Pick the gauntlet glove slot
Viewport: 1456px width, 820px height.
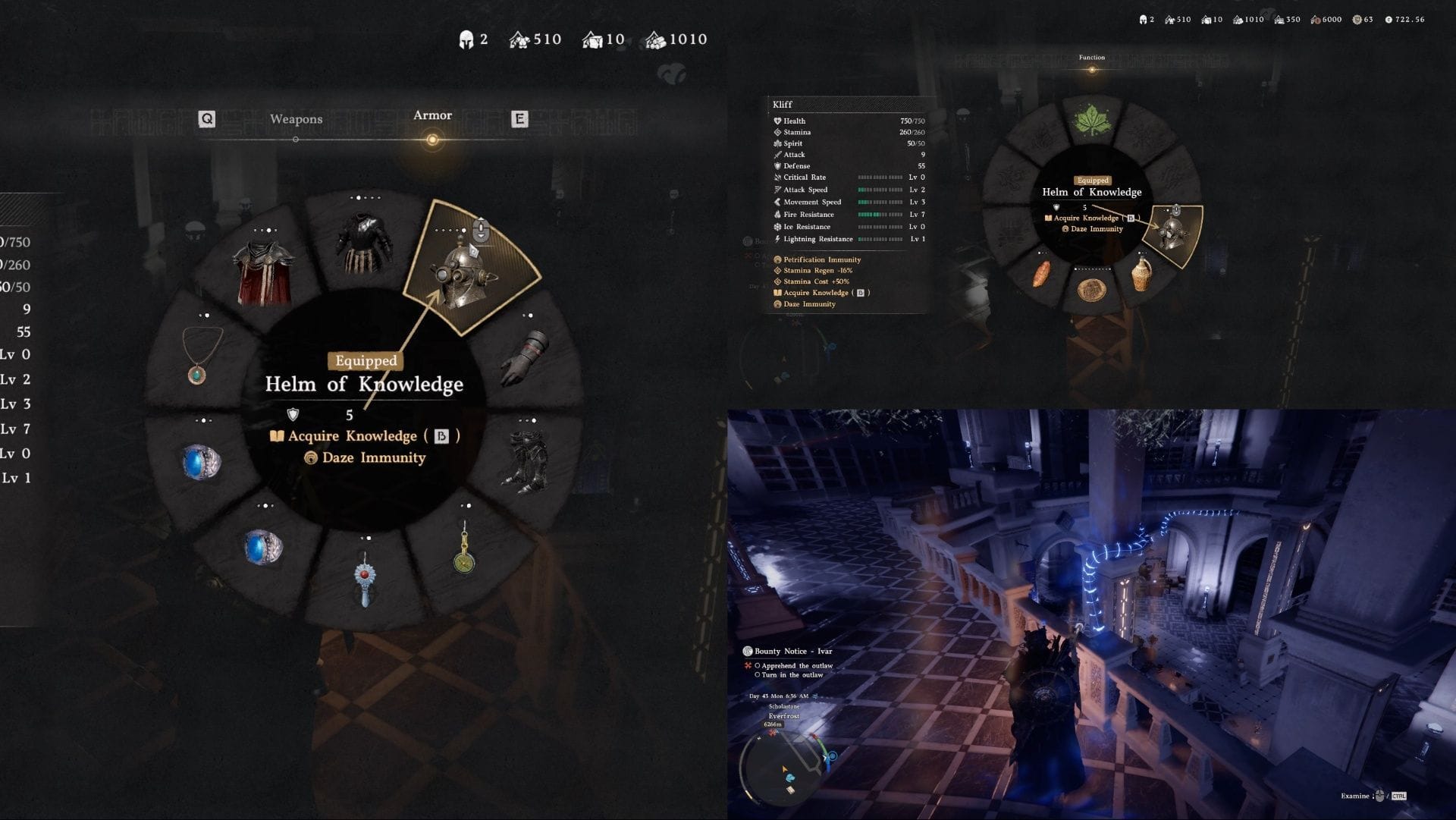[x=525, y=357]
